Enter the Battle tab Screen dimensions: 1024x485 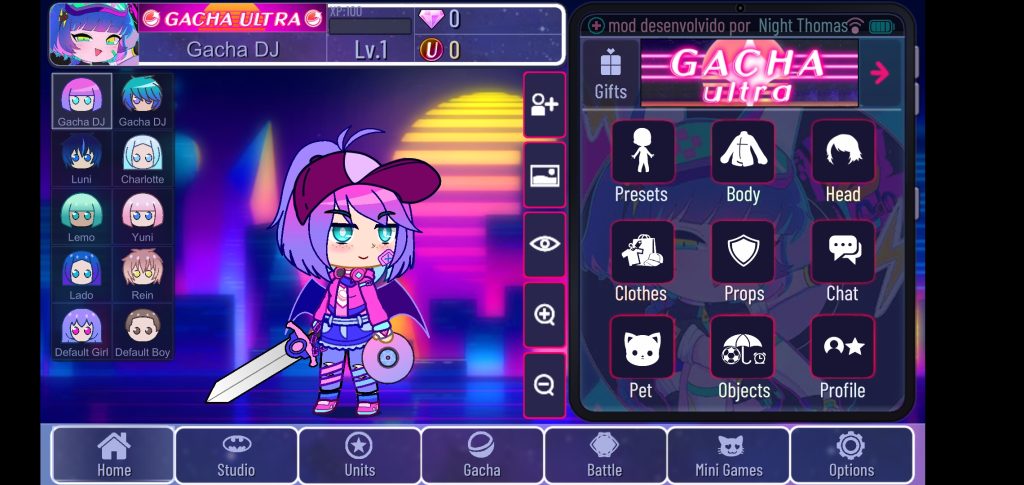click(604, 455)
